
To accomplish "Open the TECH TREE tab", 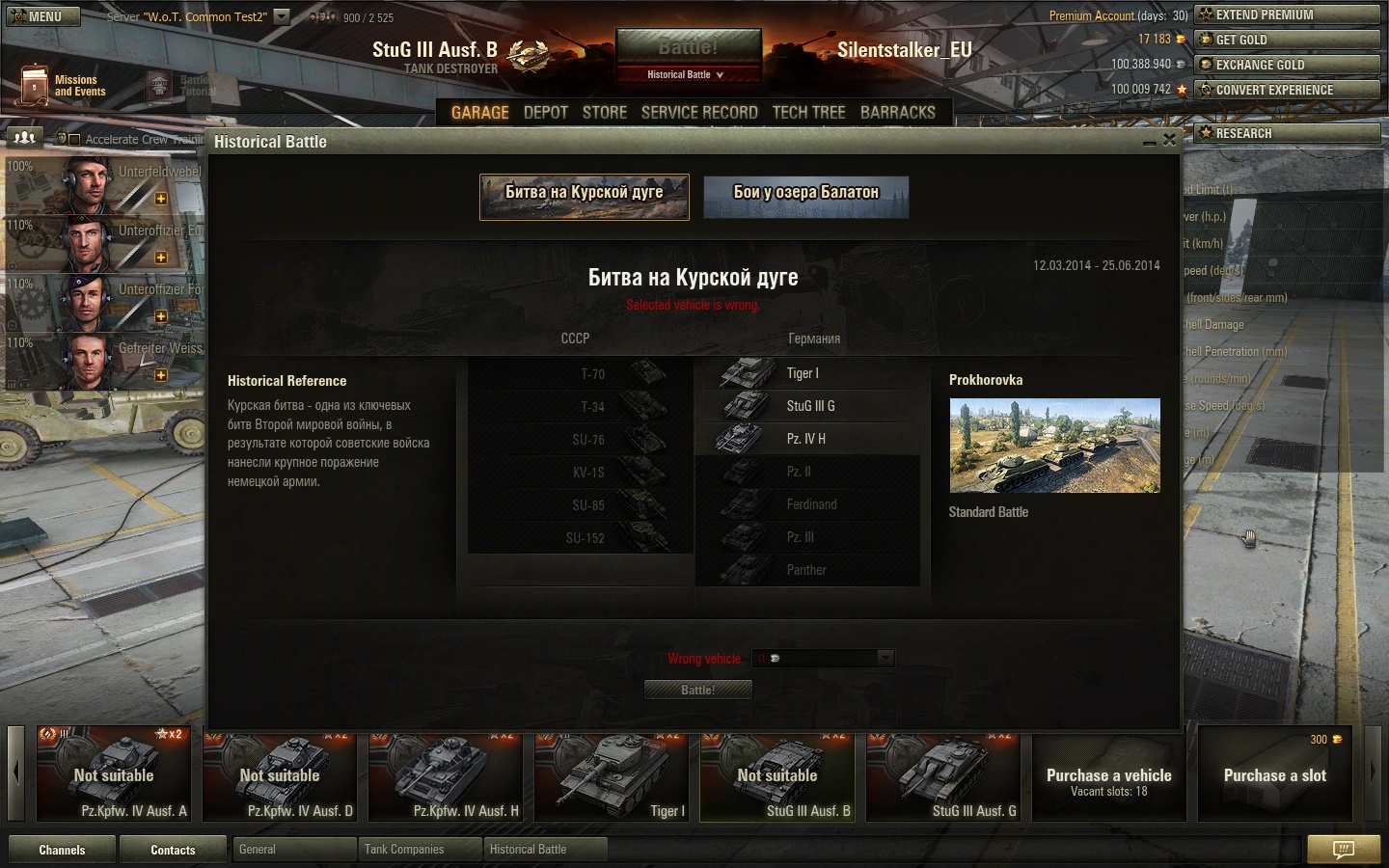I will [808, 113].
